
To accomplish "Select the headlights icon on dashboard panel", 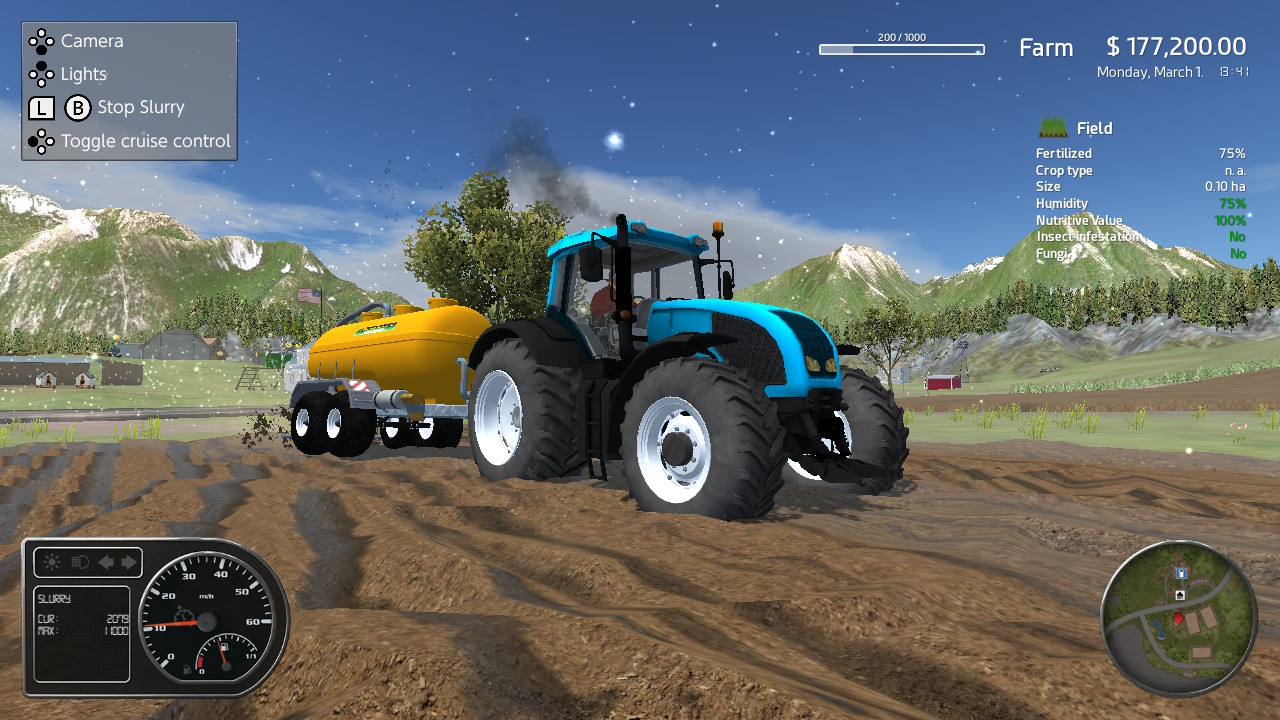I will point(79,561).
